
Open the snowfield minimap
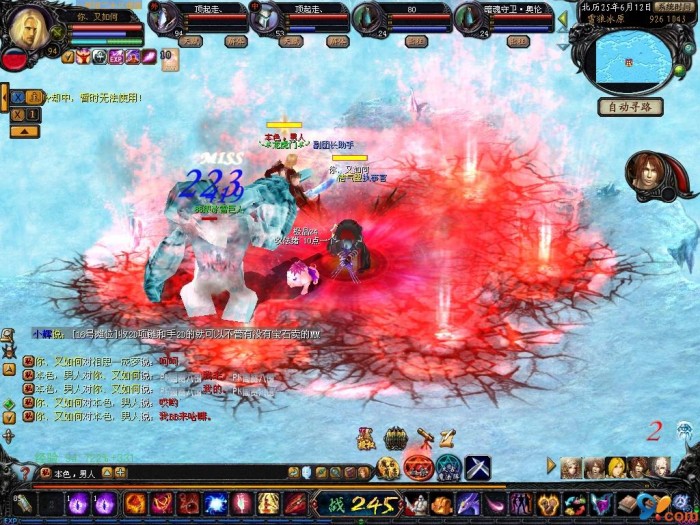point(634,62)
